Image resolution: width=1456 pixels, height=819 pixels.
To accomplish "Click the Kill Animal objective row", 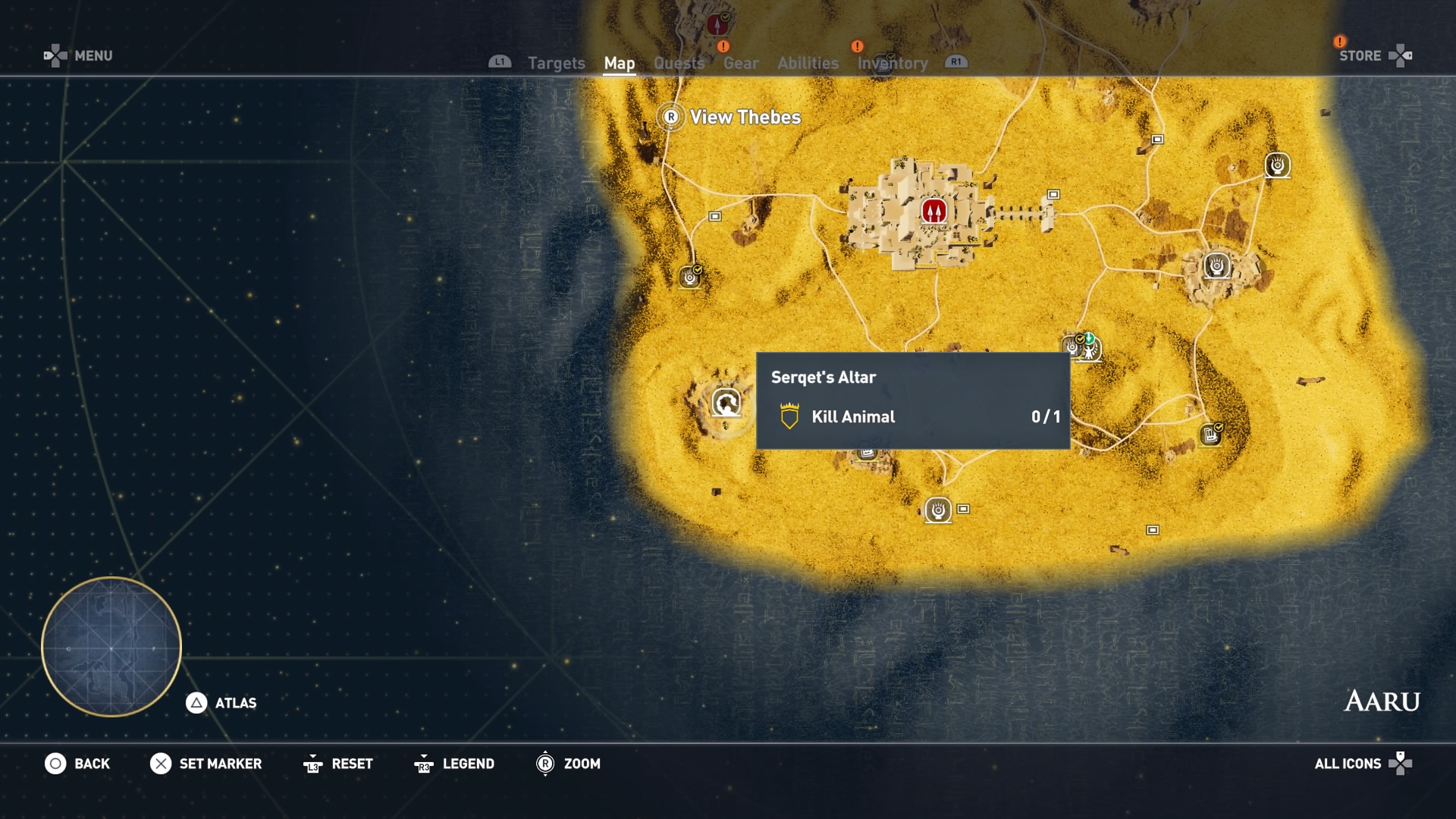I will click(913, 417).
